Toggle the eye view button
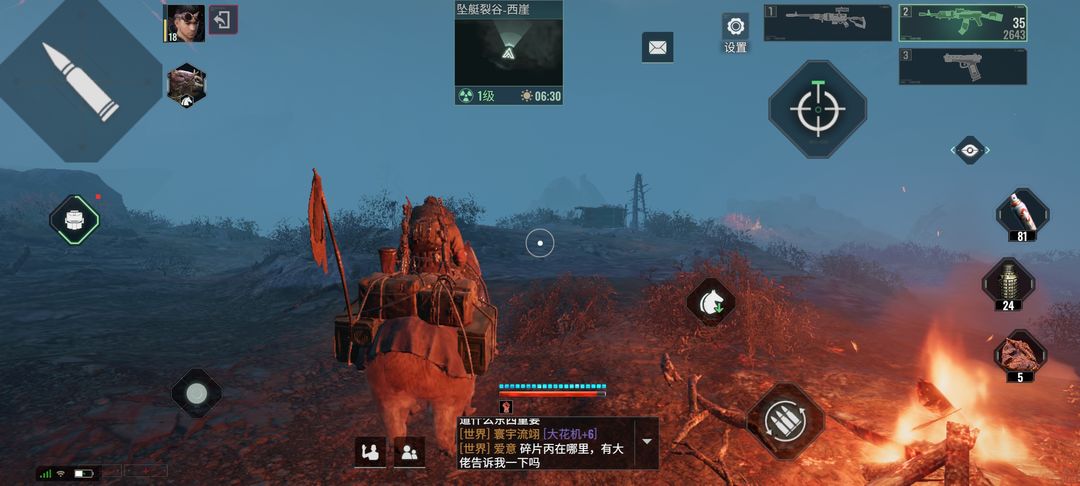1080x486 pixels. (969, 150)
